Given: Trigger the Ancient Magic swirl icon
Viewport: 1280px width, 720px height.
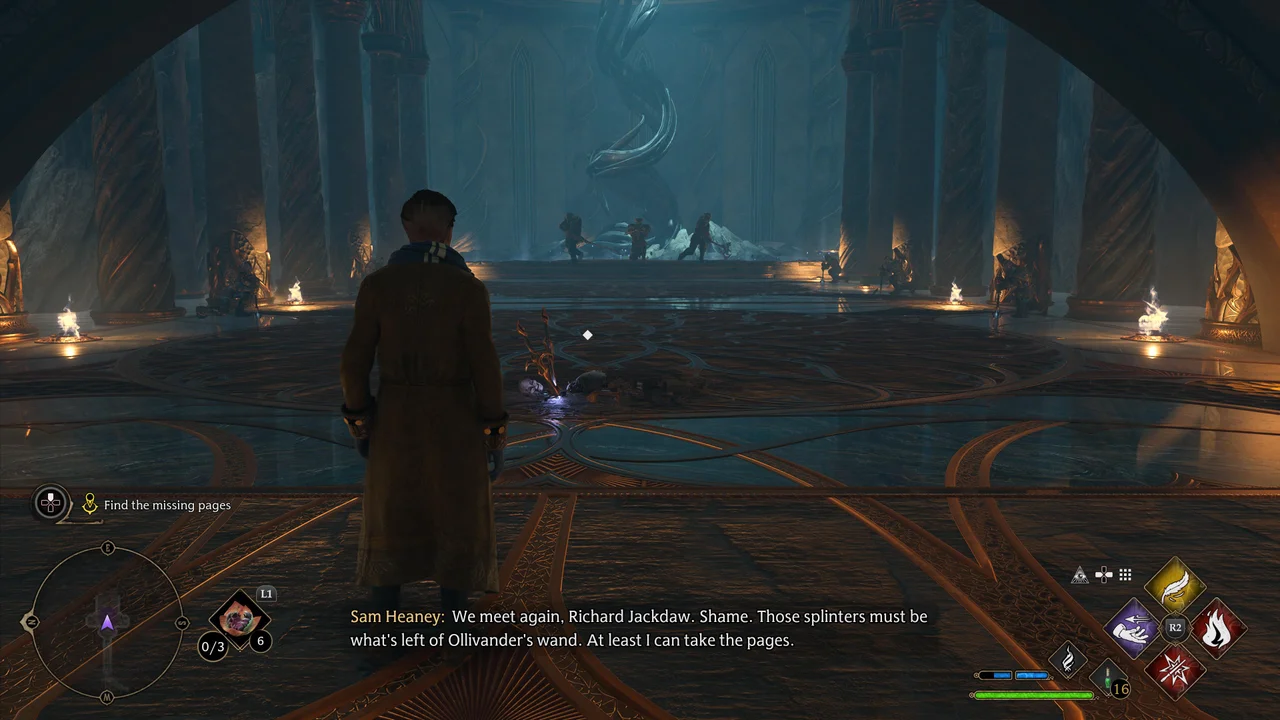Looking at the screenshot, I should pyautogui.click(x=1068, y=659).
